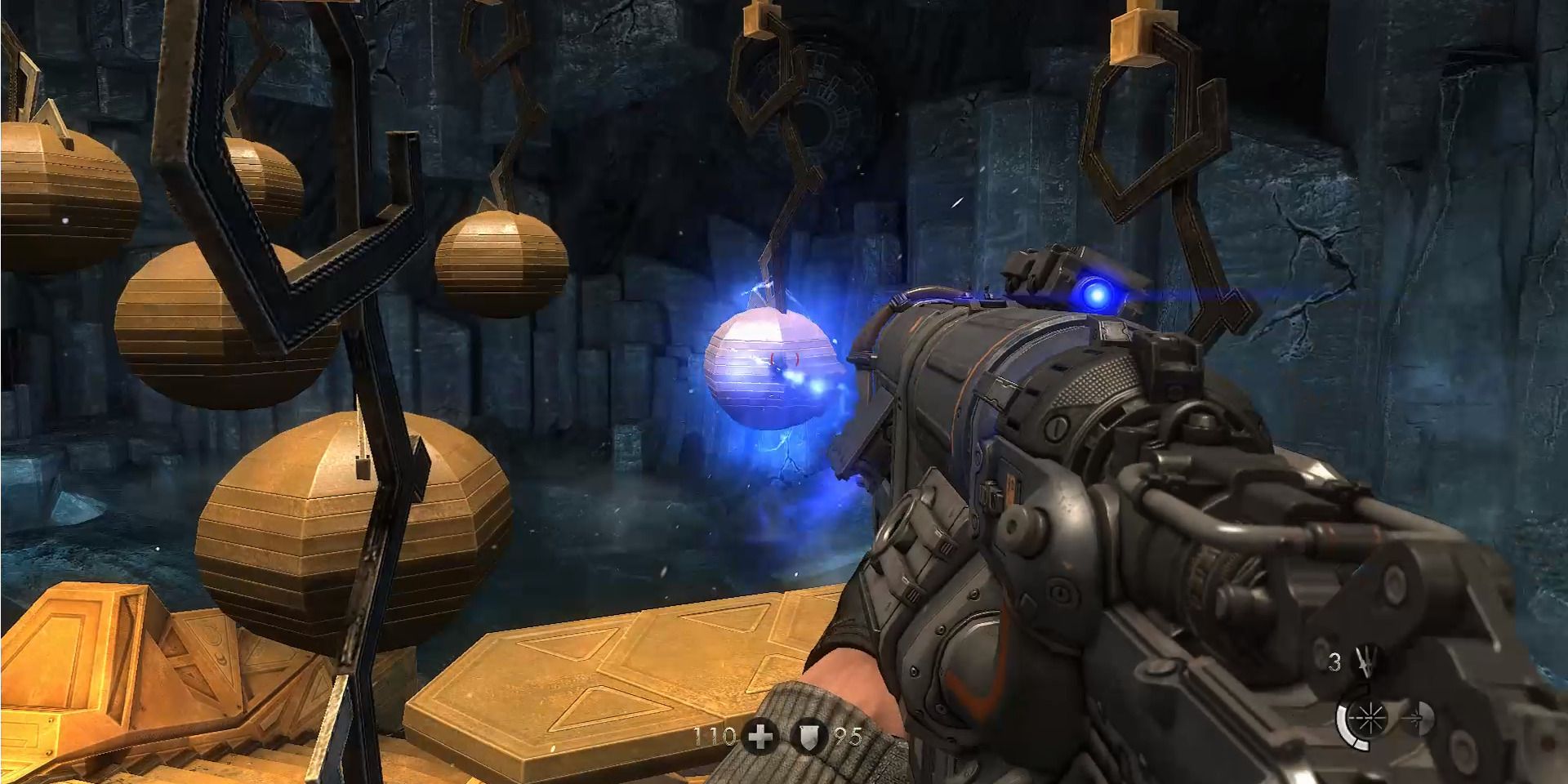Screen dimensions: 1568x784
Task: Select the arrow indicator beside the charge meter
Action: (x=1415, y=717)
